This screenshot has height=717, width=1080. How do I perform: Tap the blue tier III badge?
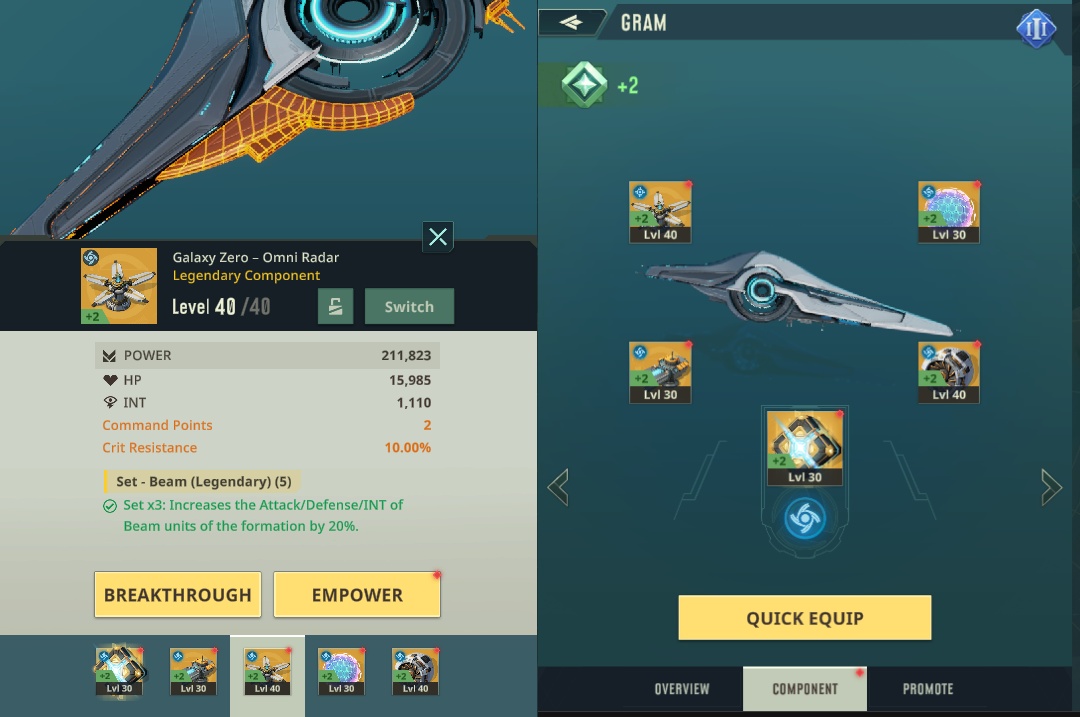1036,29
